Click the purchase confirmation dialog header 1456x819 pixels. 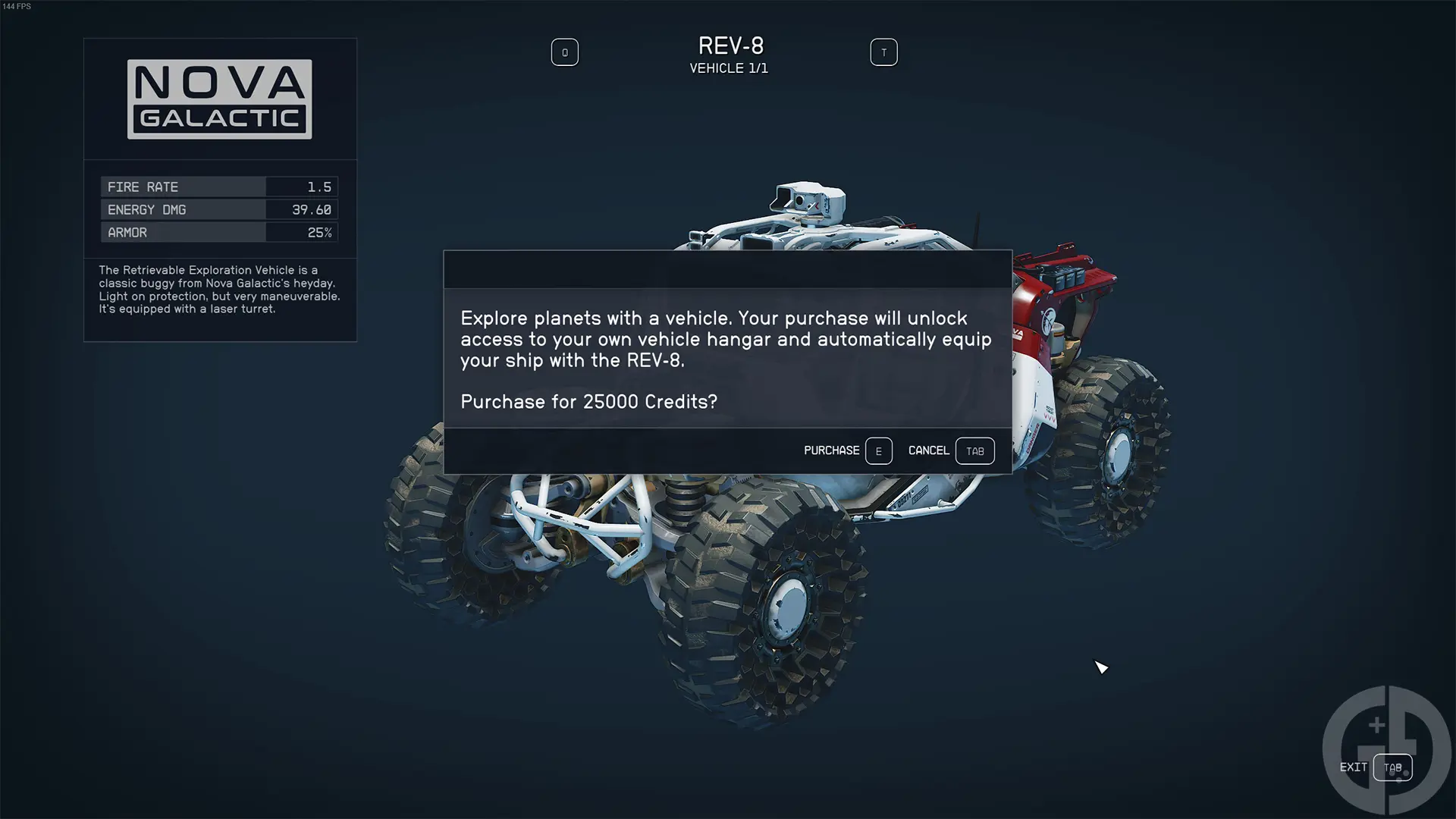point(726,265)
